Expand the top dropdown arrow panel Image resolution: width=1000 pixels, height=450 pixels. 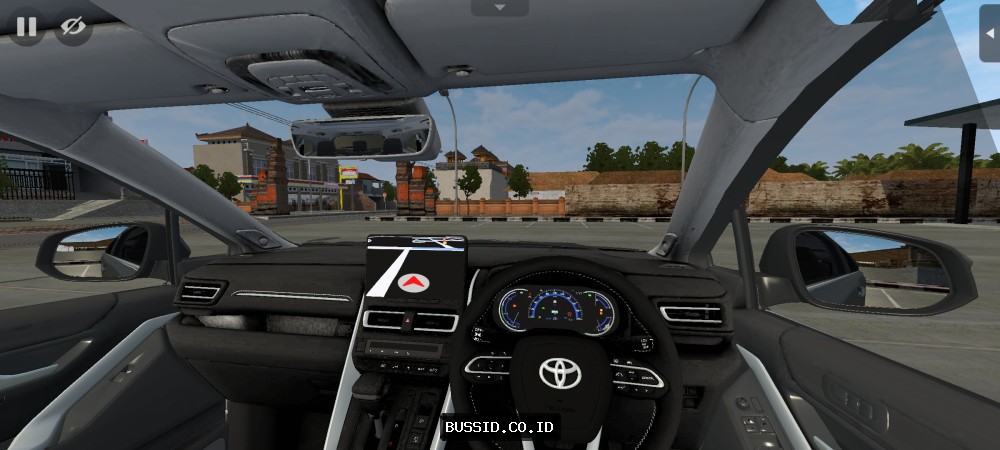pos(499,8)
